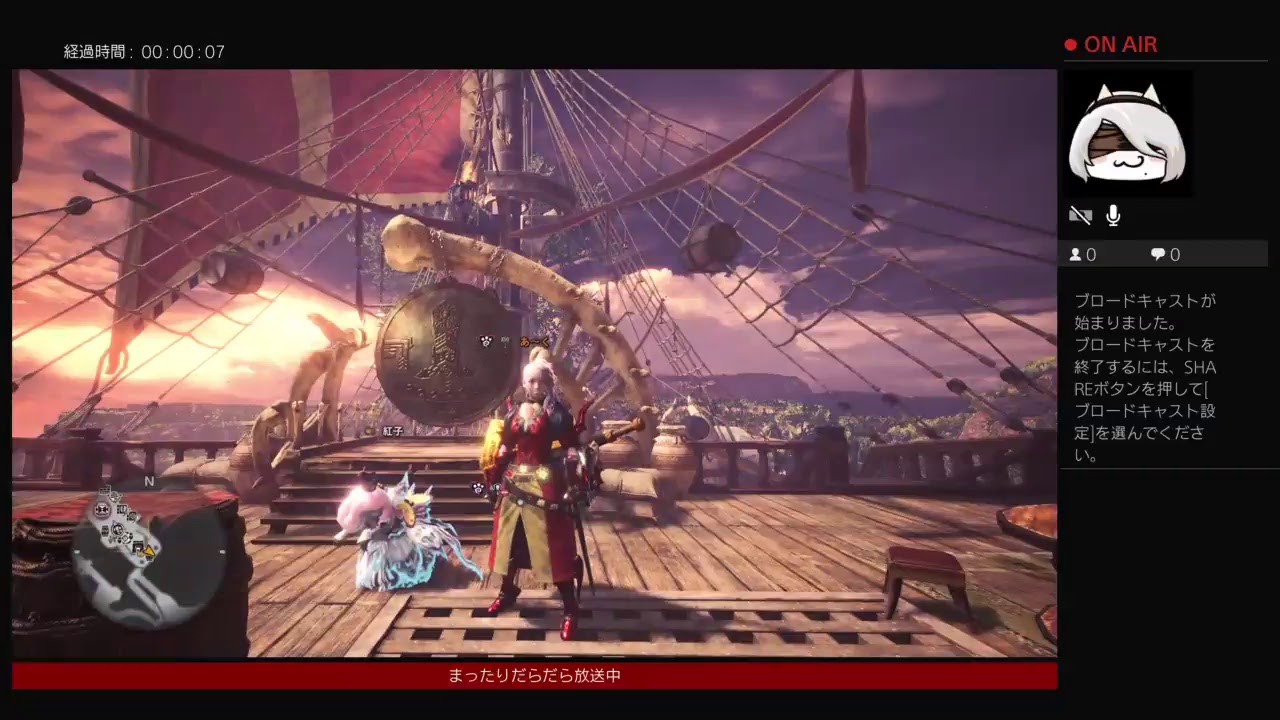1280x720 pixels.
Task: Click the ON AIR red dot indicator
Action: pyautogui.click(x=1069, y=44)
